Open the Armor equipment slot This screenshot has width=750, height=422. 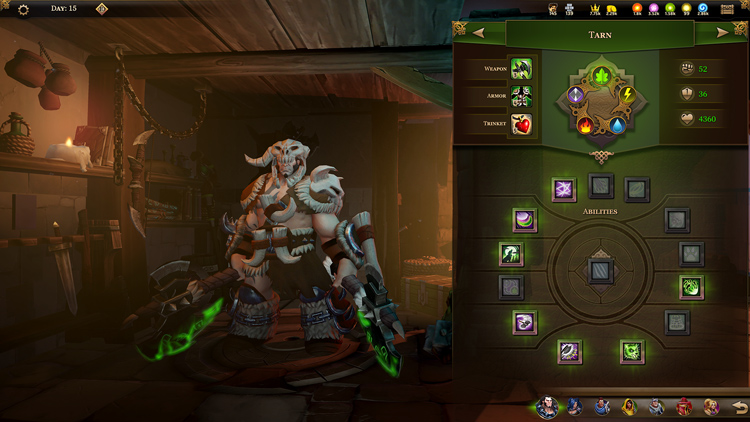coord(521,97)
